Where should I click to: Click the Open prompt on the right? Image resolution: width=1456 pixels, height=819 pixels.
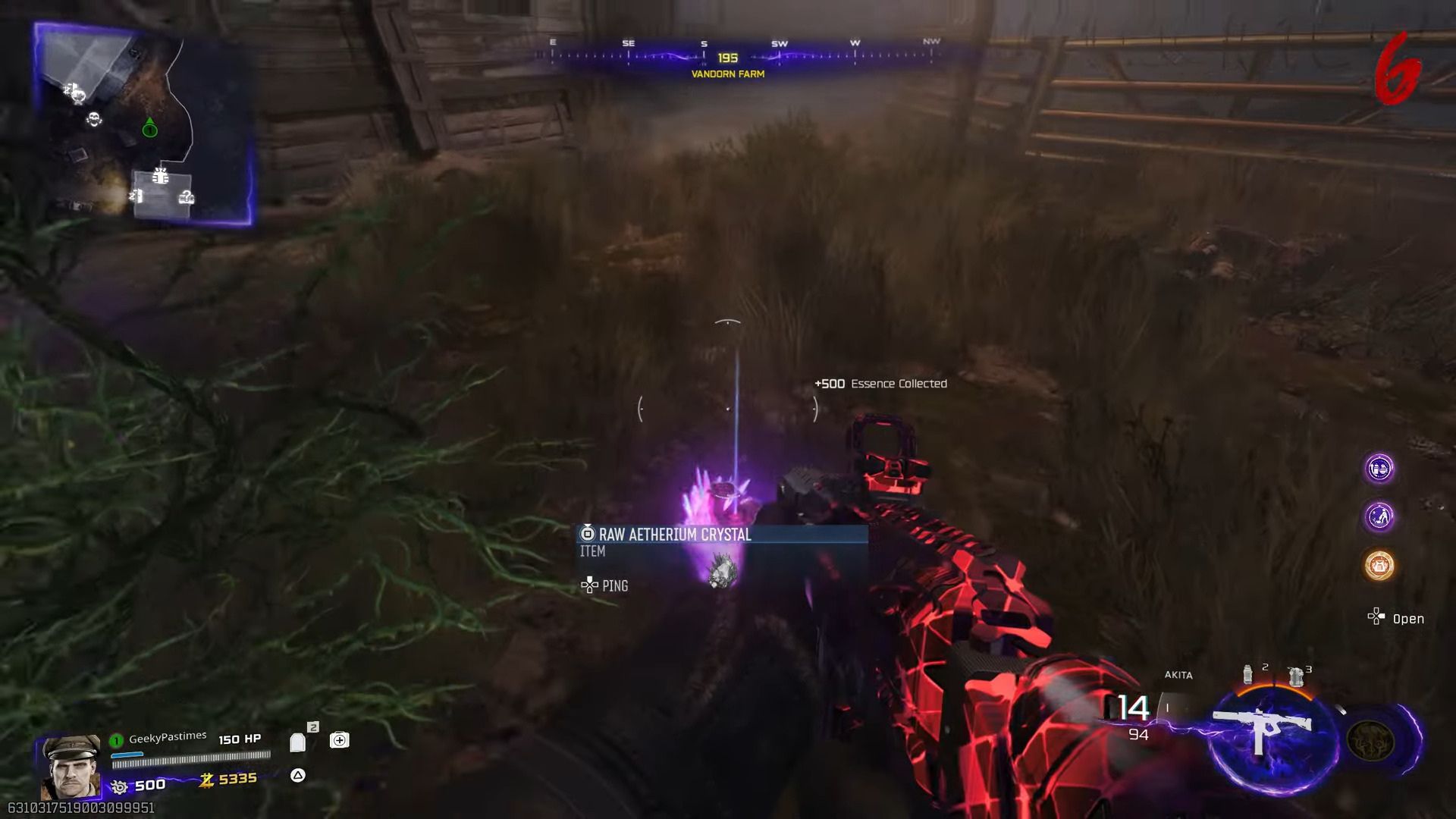[x=1401, y=619]
